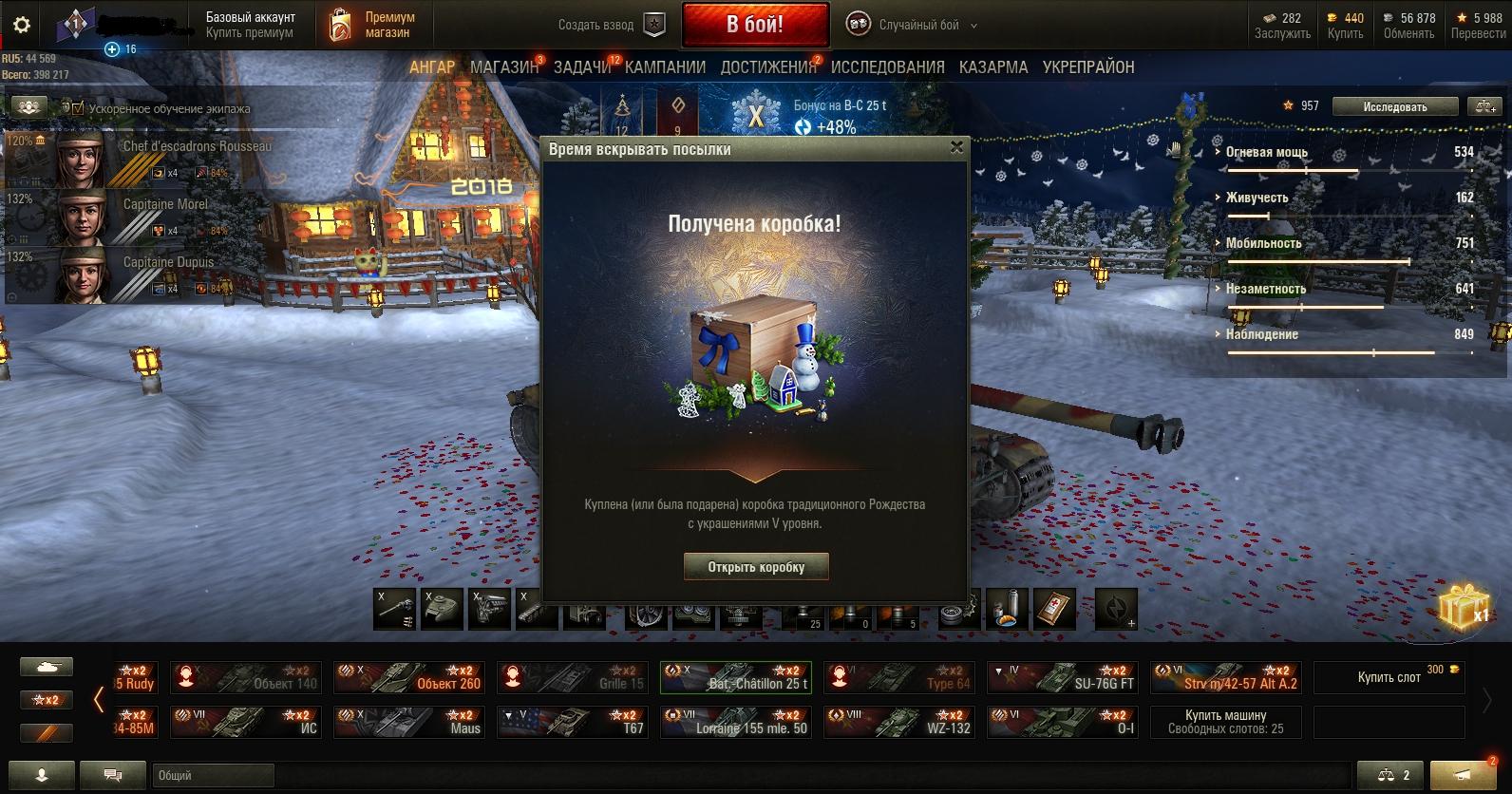1512x794 pixels.
Task: Open the ИССЛЕДОВАНИЯ tab
Action: tap(887, 67)
